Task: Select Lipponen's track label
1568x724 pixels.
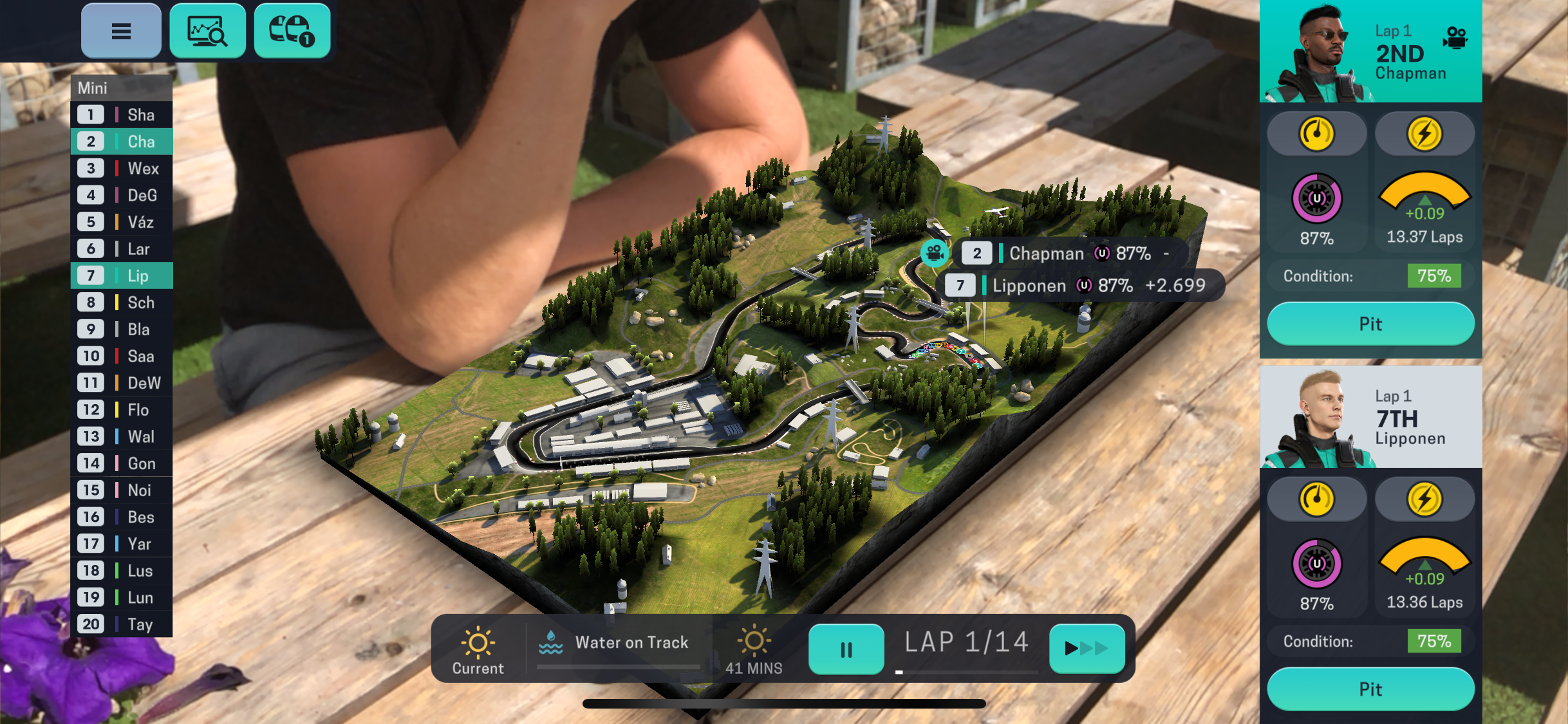Action: (1083, 285)
